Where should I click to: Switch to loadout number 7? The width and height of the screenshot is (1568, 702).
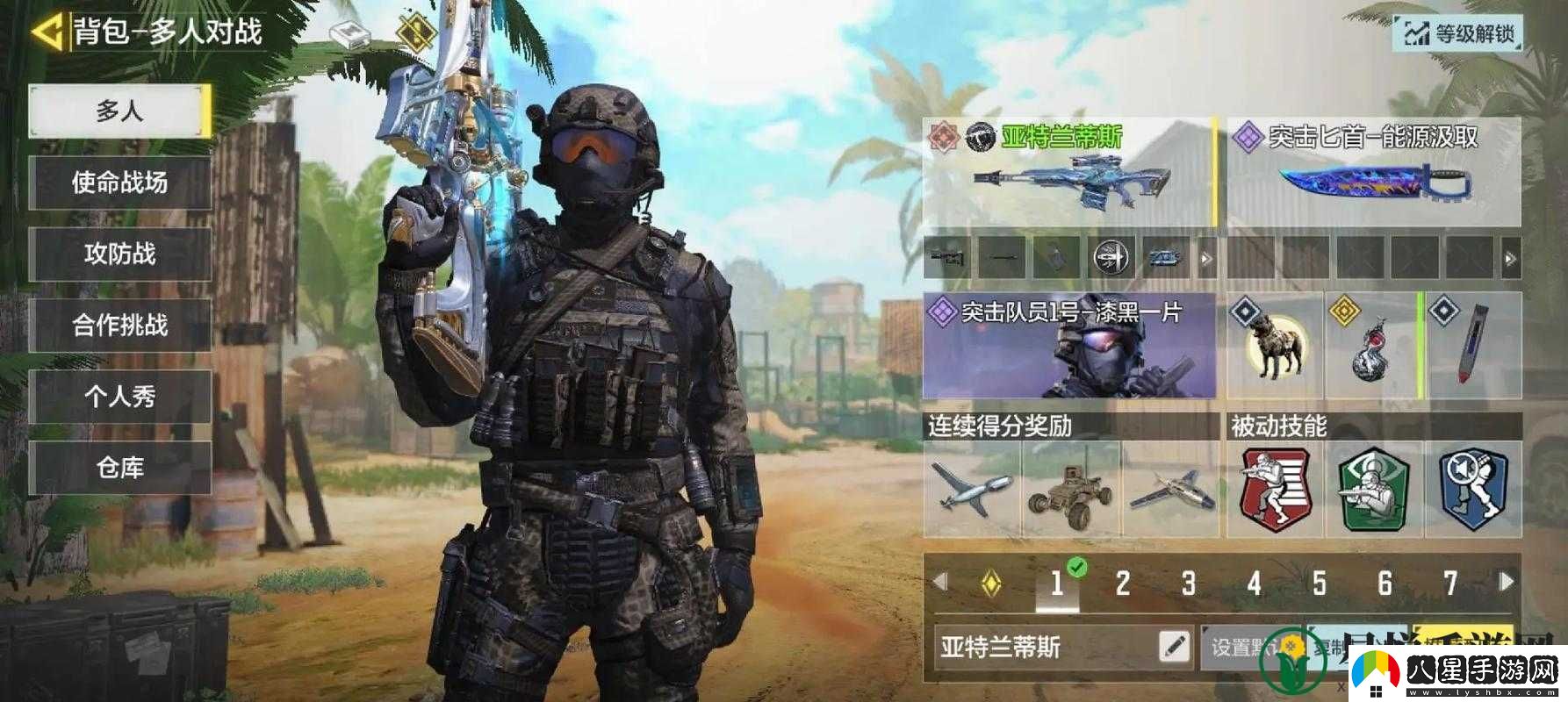click(x=1450, y=583)
